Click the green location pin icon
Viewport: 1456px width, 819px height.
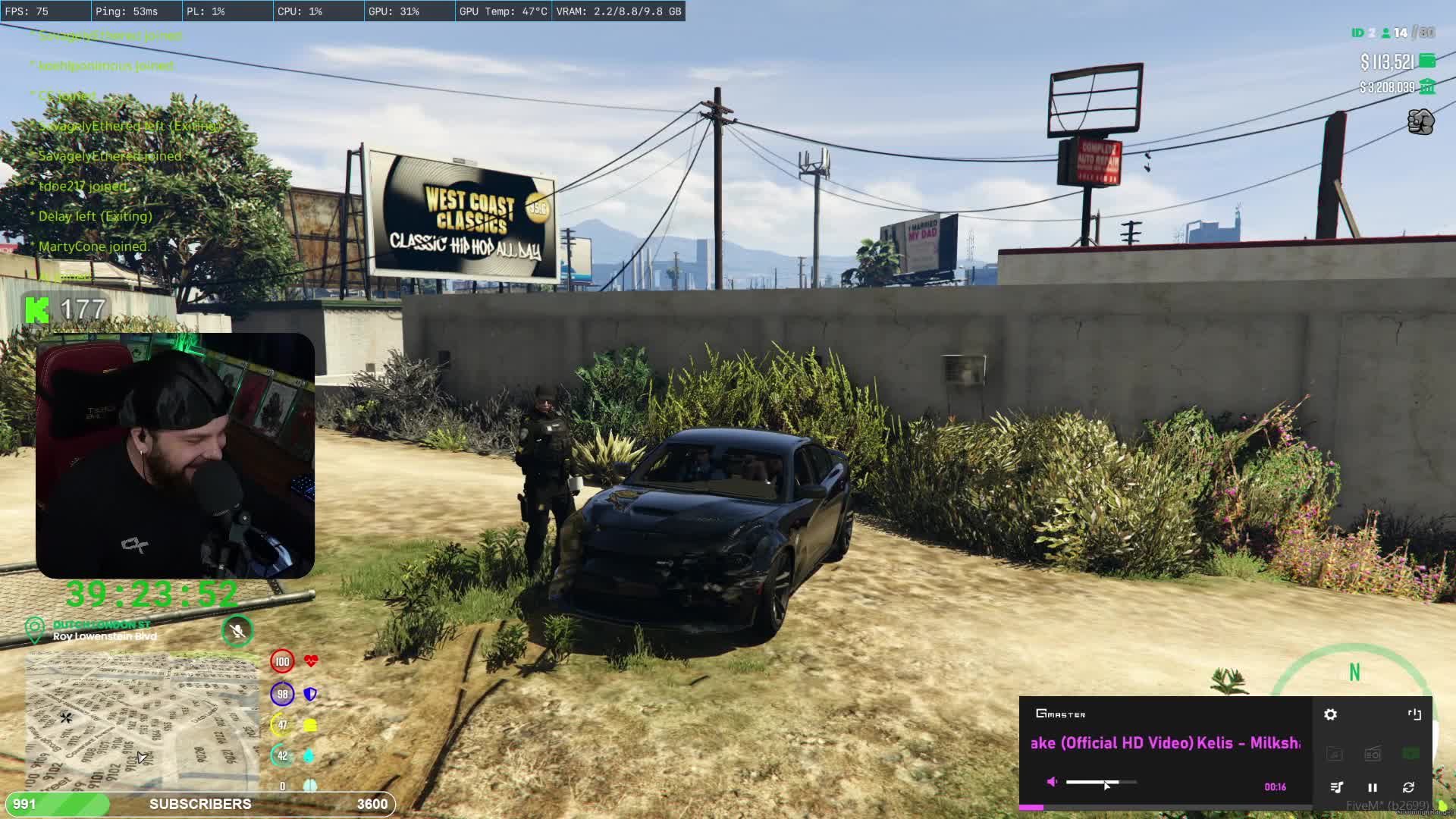[x=34, y=629]
